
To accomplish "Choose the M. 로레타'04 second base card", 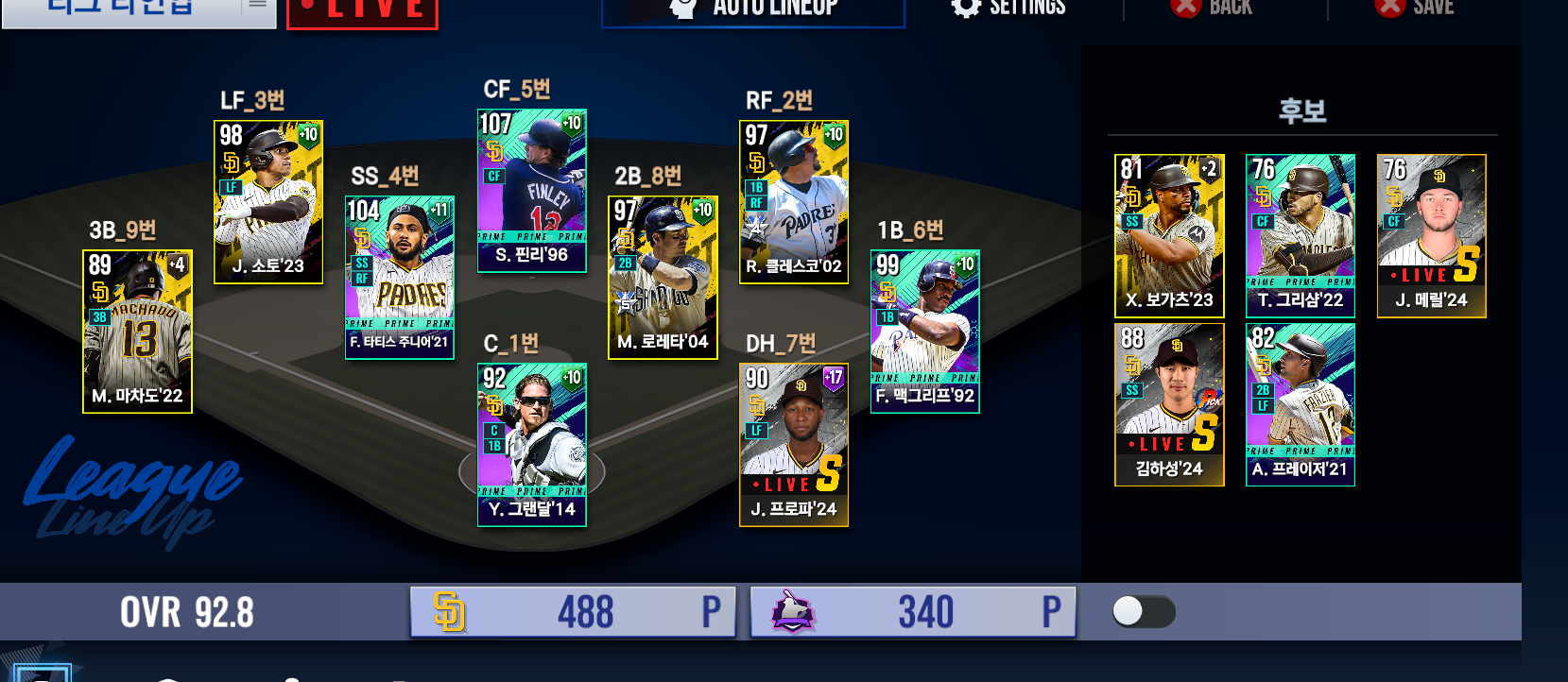I will (x=663, y=277).
